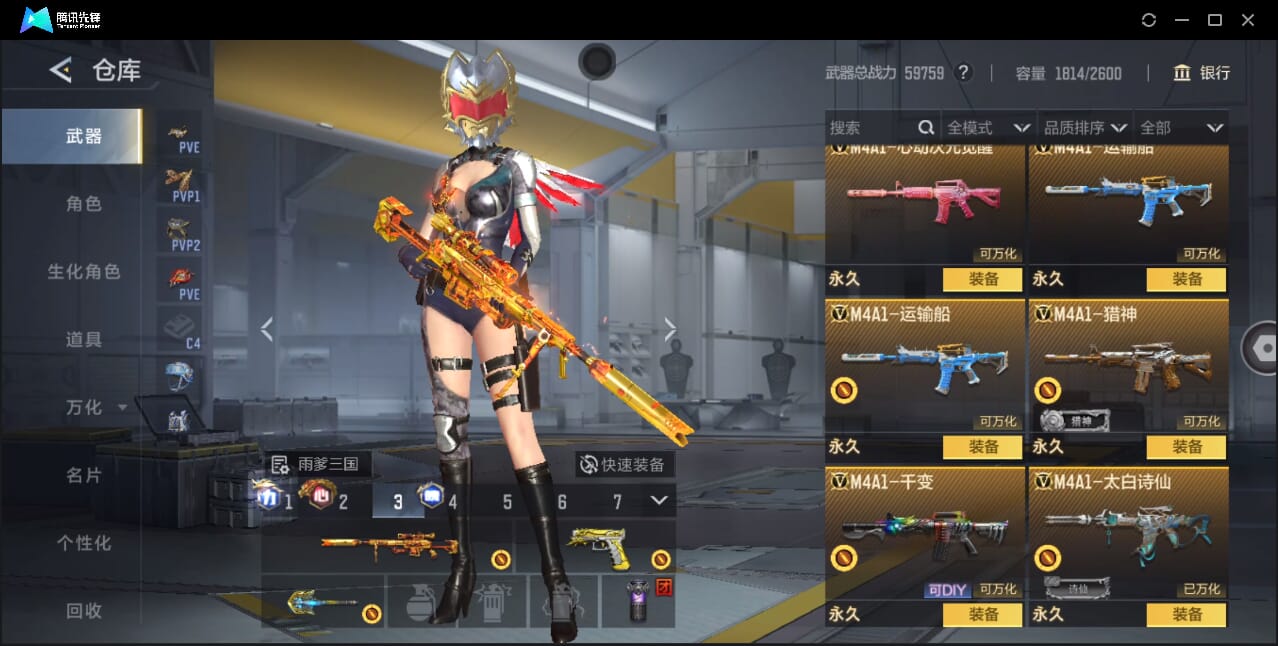This screenshot has width=1278, height=646.
Task: Open the 全部 category filter dropdown
Action: pyautogui.click(x=1182, y=128)
